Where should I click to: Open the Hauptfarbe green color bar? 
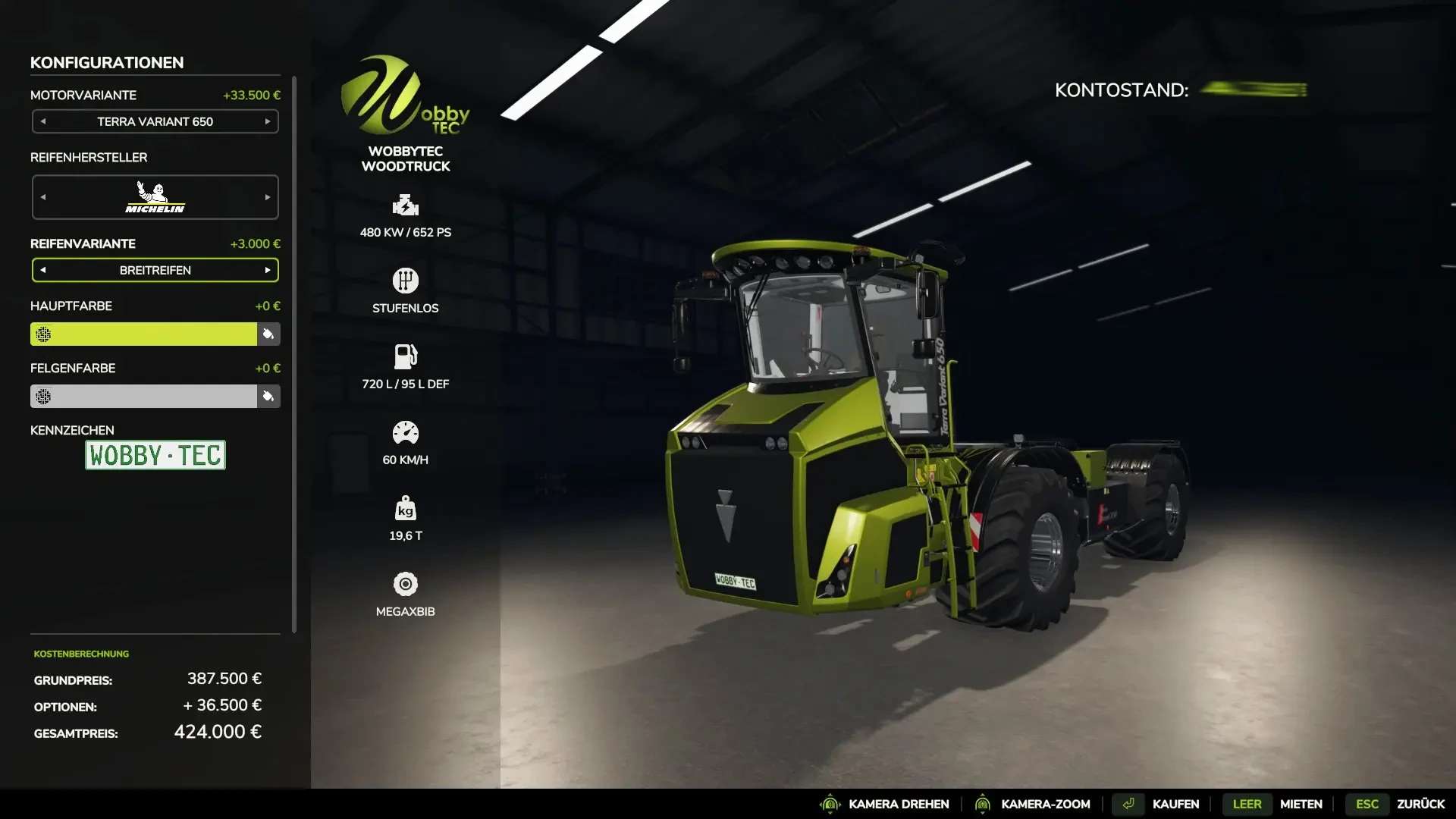coord(144,334)
